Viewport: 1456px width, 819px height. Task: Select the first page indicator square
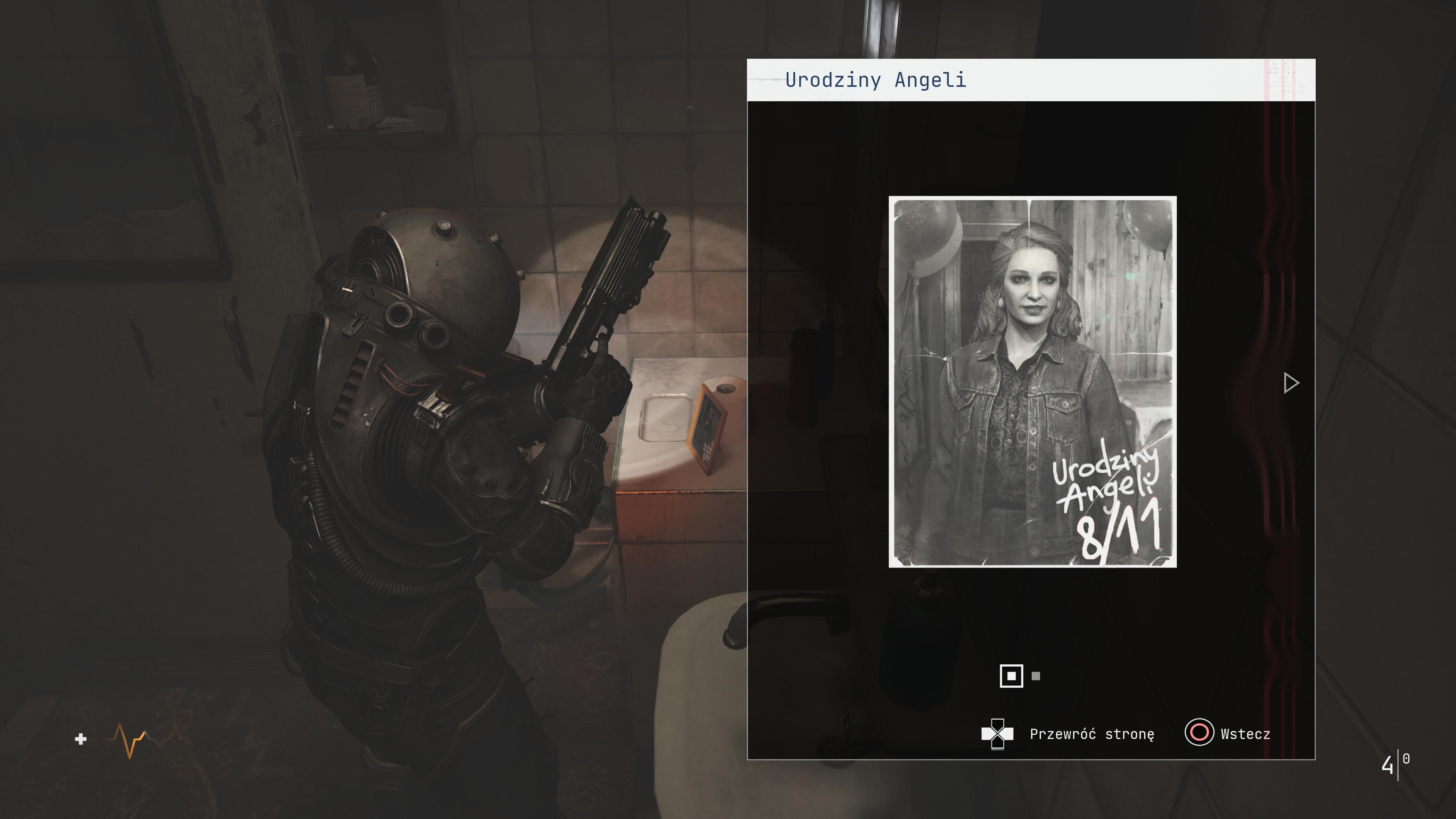click(1011, 676)
